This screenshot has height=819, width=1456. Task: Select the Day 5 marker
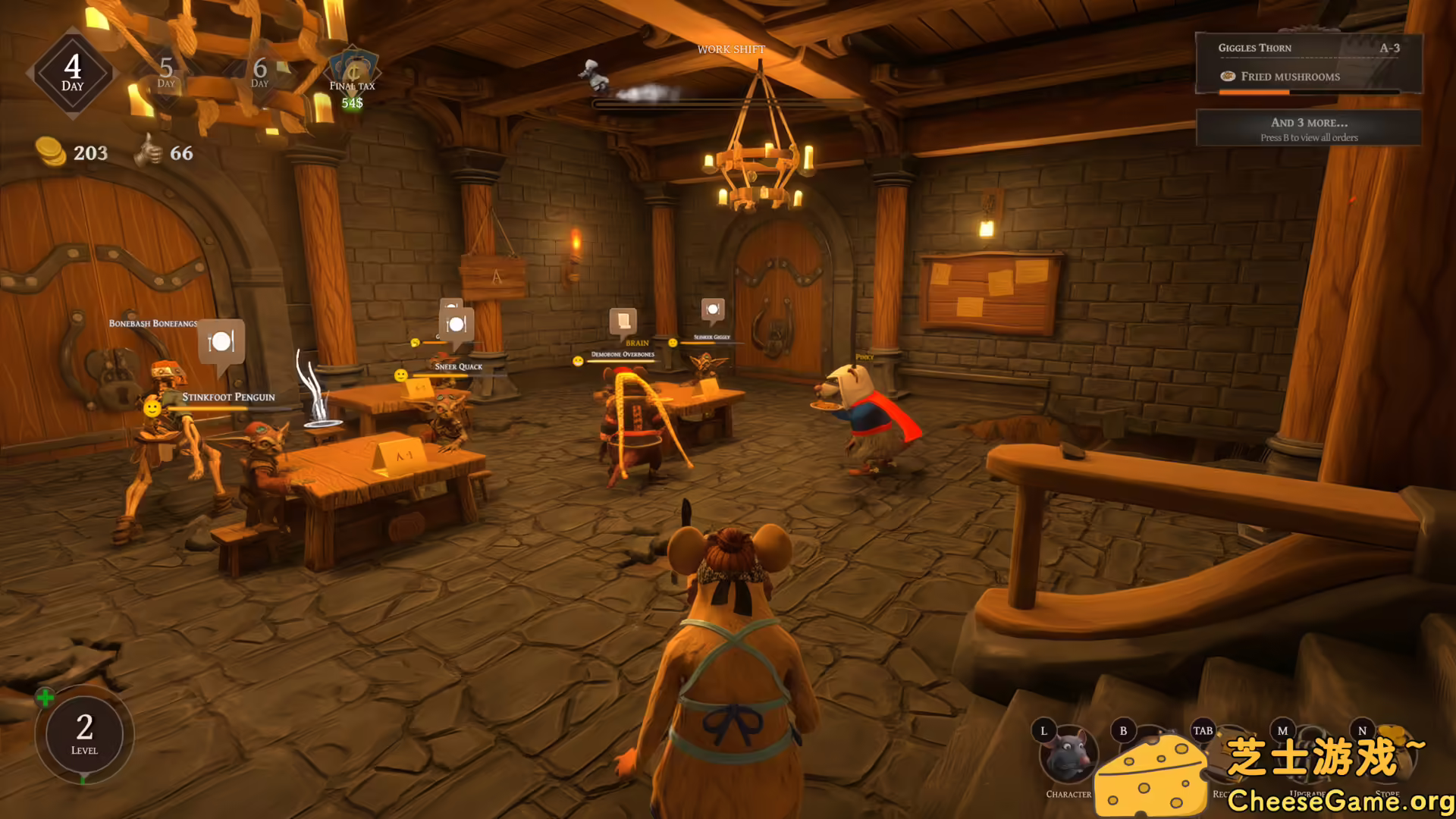tap(166, 73)
